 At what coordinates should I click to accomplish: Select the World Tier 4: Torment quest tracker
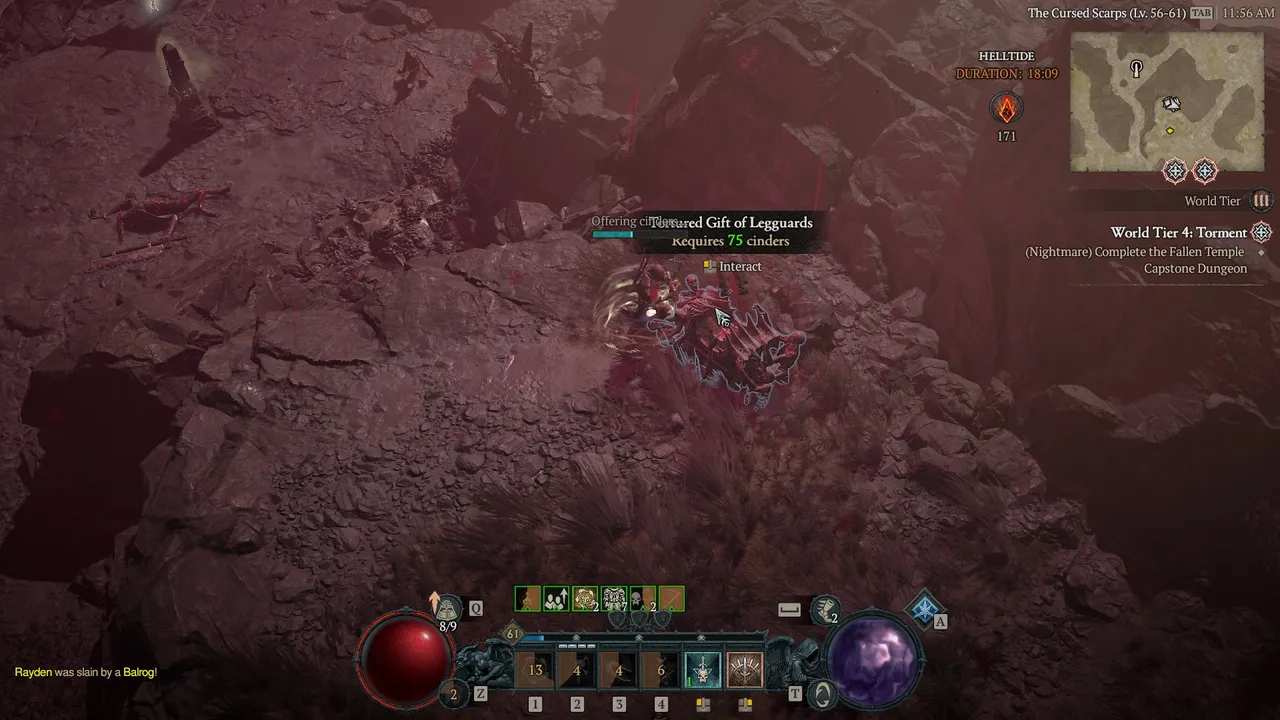pyautogui.click(x=1178, y=233)
